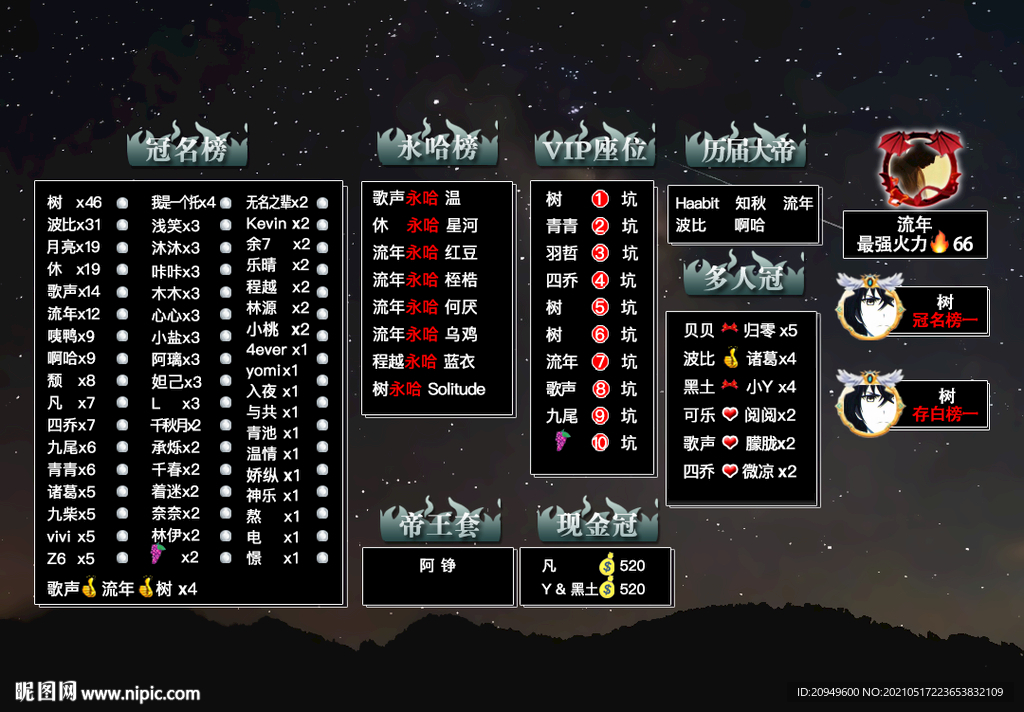
Task: Select the avatar beside 存白榜一
Action: [868, 403]
